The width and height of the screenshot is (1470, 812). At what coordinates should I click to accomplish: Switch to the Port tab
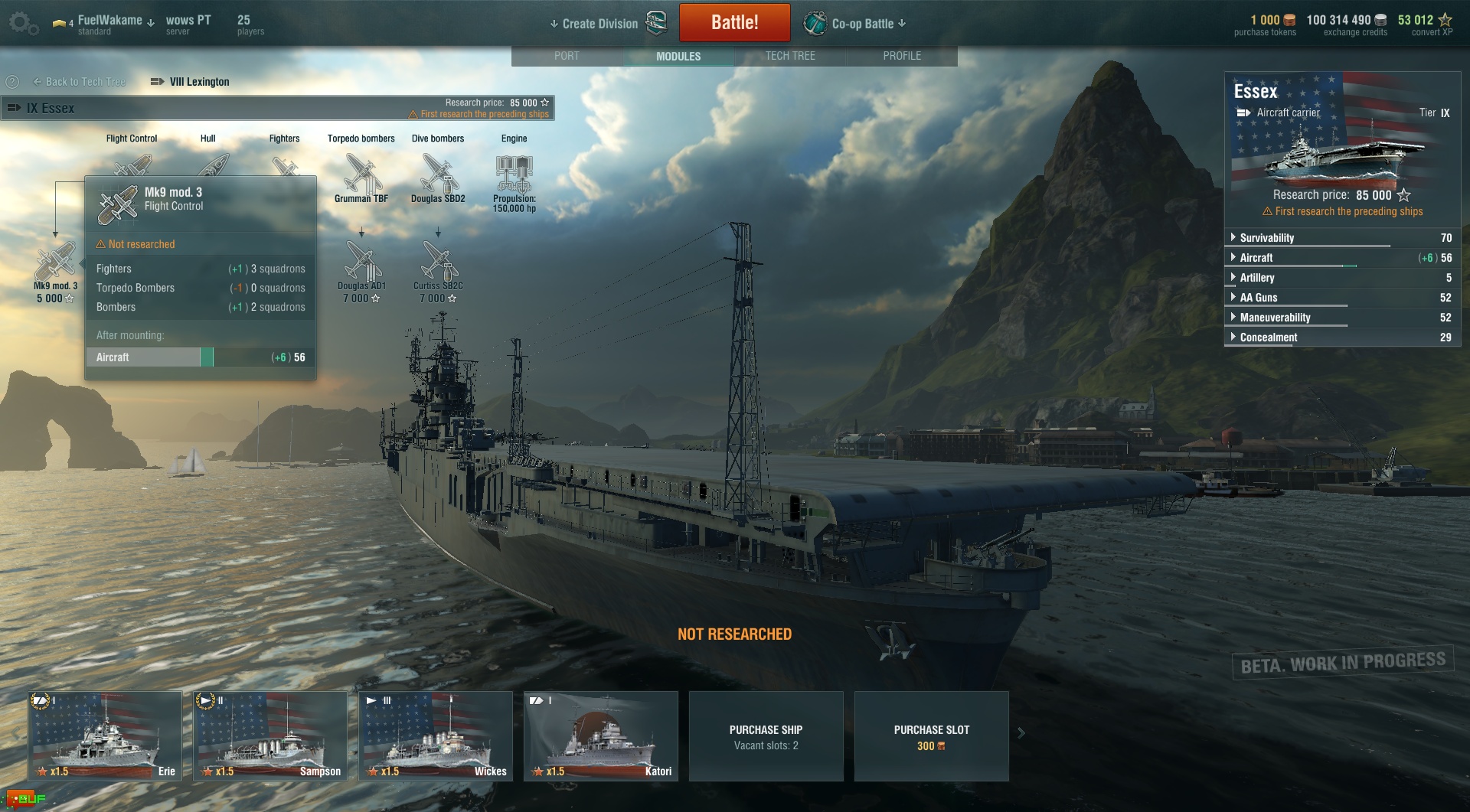coord(567,56)
